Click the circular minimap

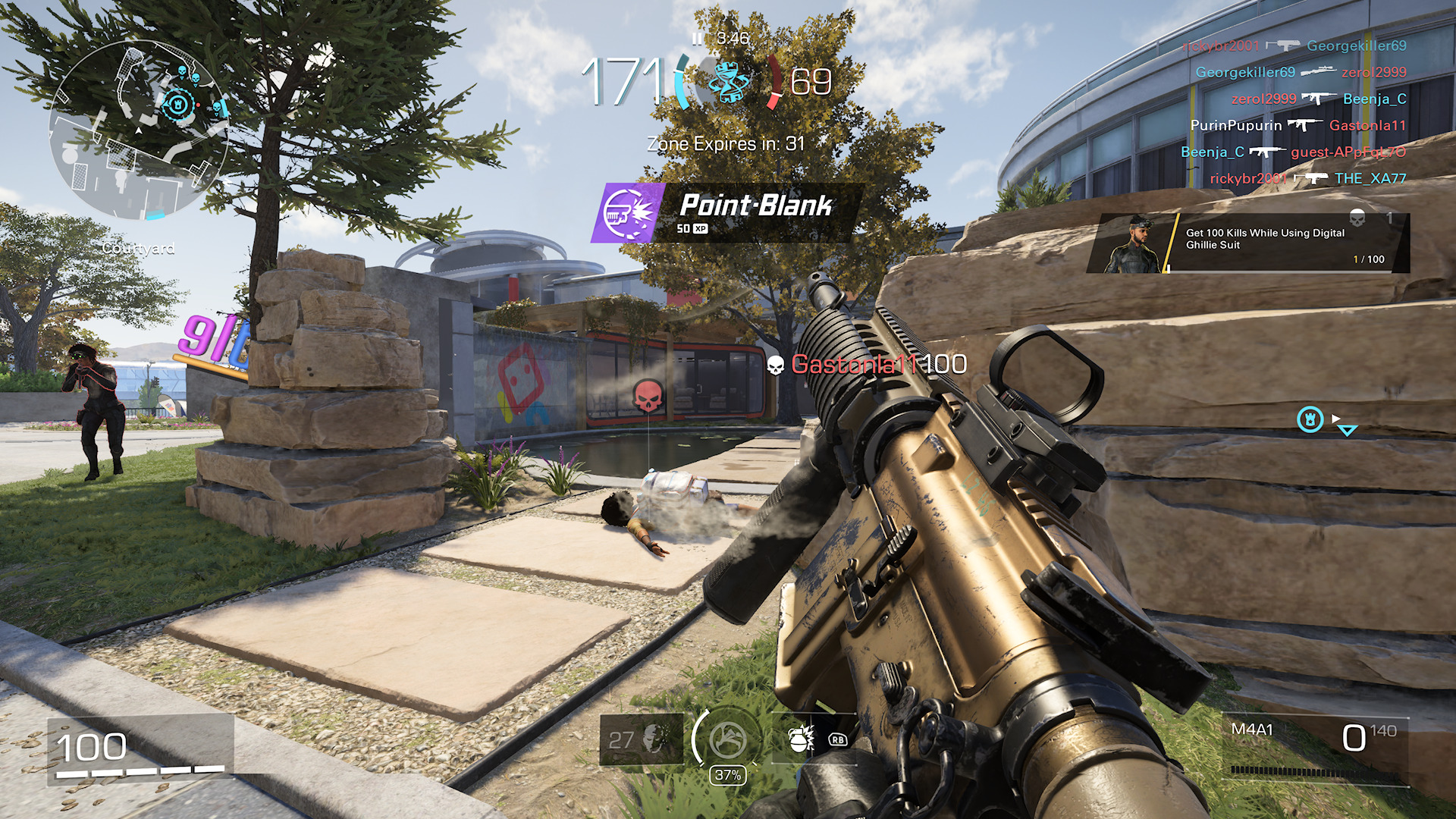139,129
